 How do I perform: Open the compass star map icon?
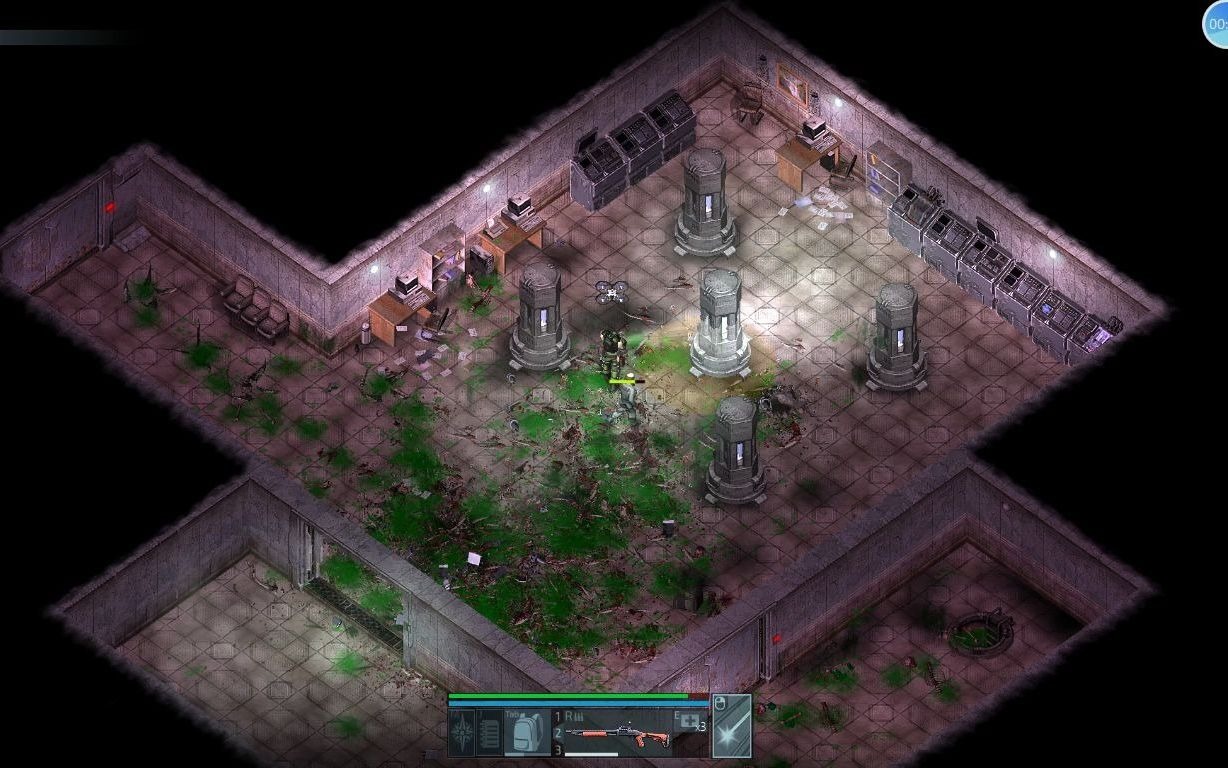(463, 734)
